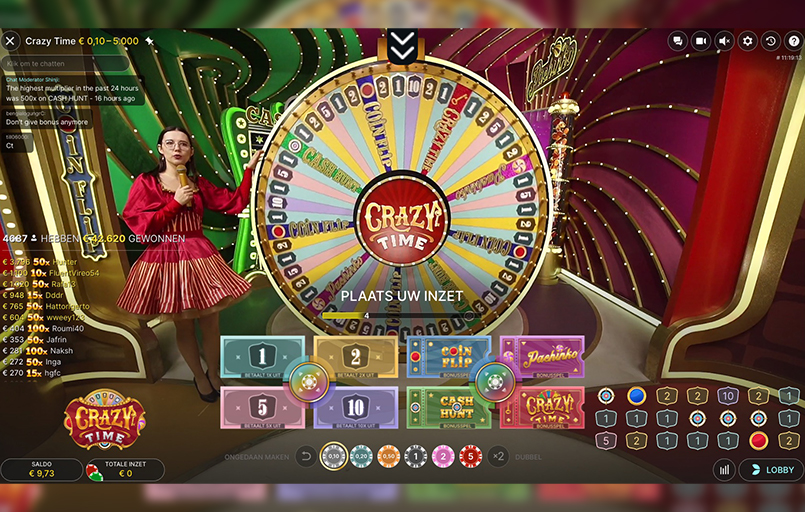This screenshot has width=805, height=512.
Task: Unmute sound with the speaker icon
Action: [724, 41]
